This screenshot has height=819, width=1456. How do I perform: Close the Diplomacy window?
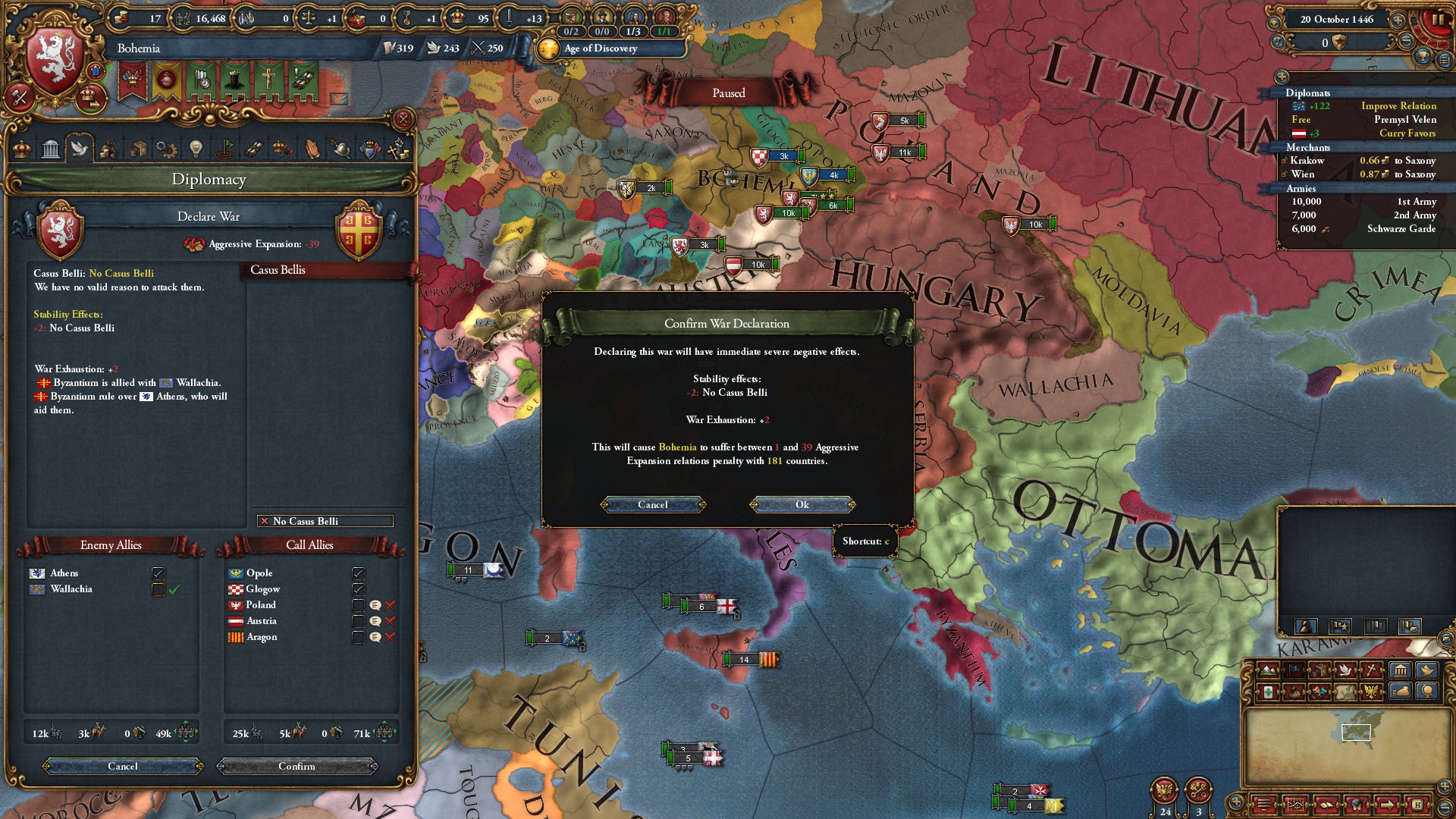coord(403,119)
